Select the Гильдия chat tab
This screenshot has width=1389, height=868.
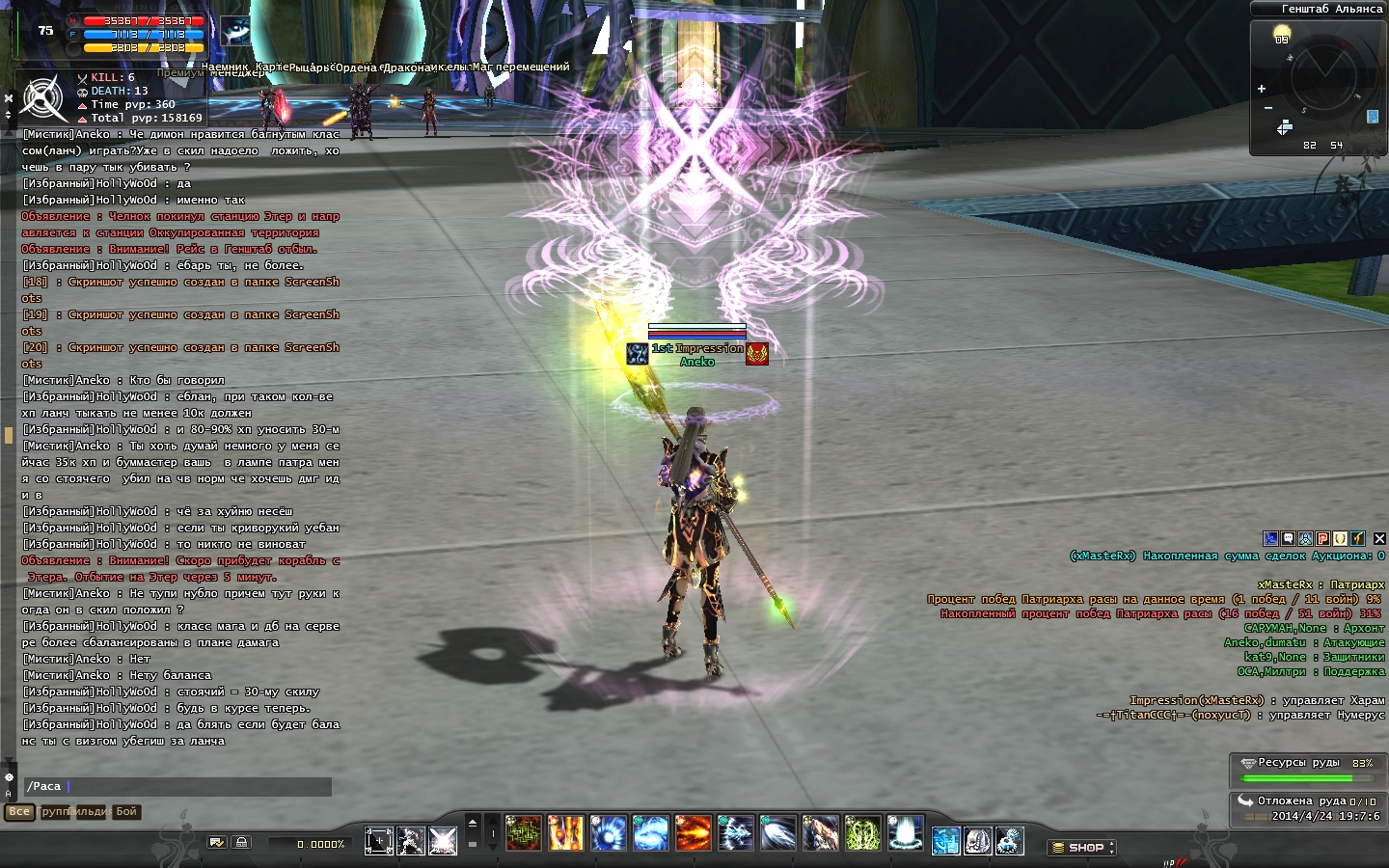[91, 812]
